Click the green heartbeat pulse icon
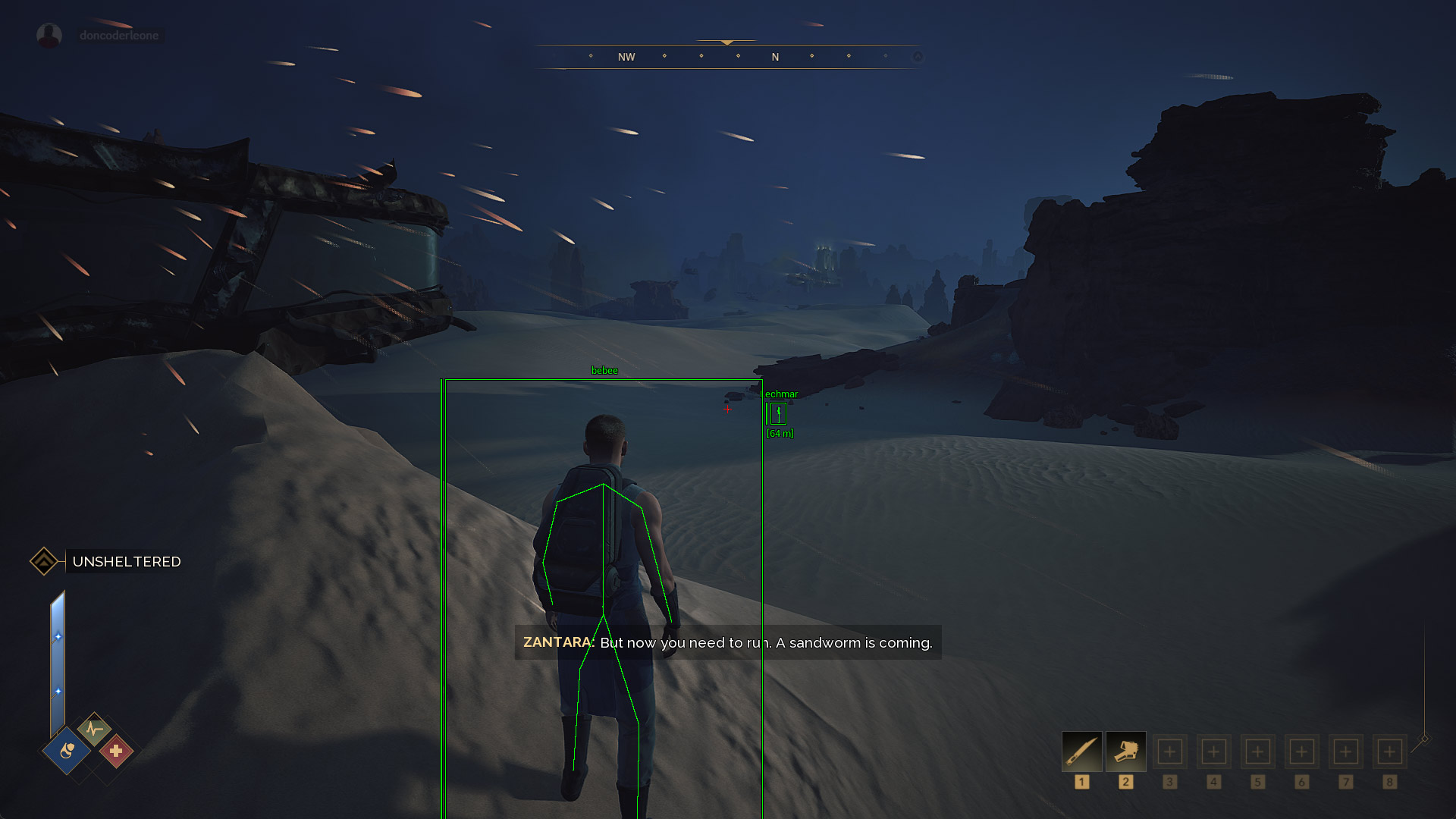Viewport: 1456px width, 819px height. click(x=94, y=730)
